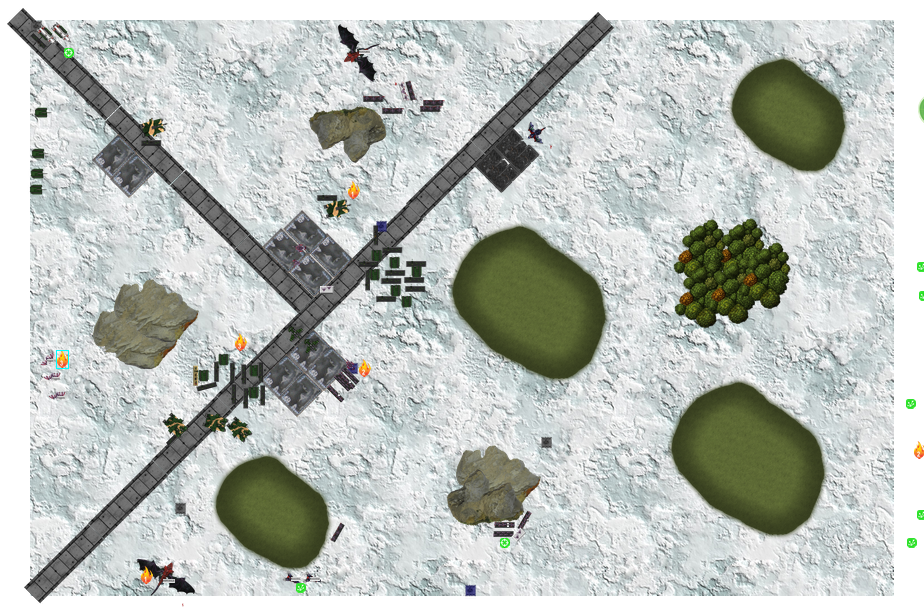Pick the fire token outside the map edge

tap(918, 451)
